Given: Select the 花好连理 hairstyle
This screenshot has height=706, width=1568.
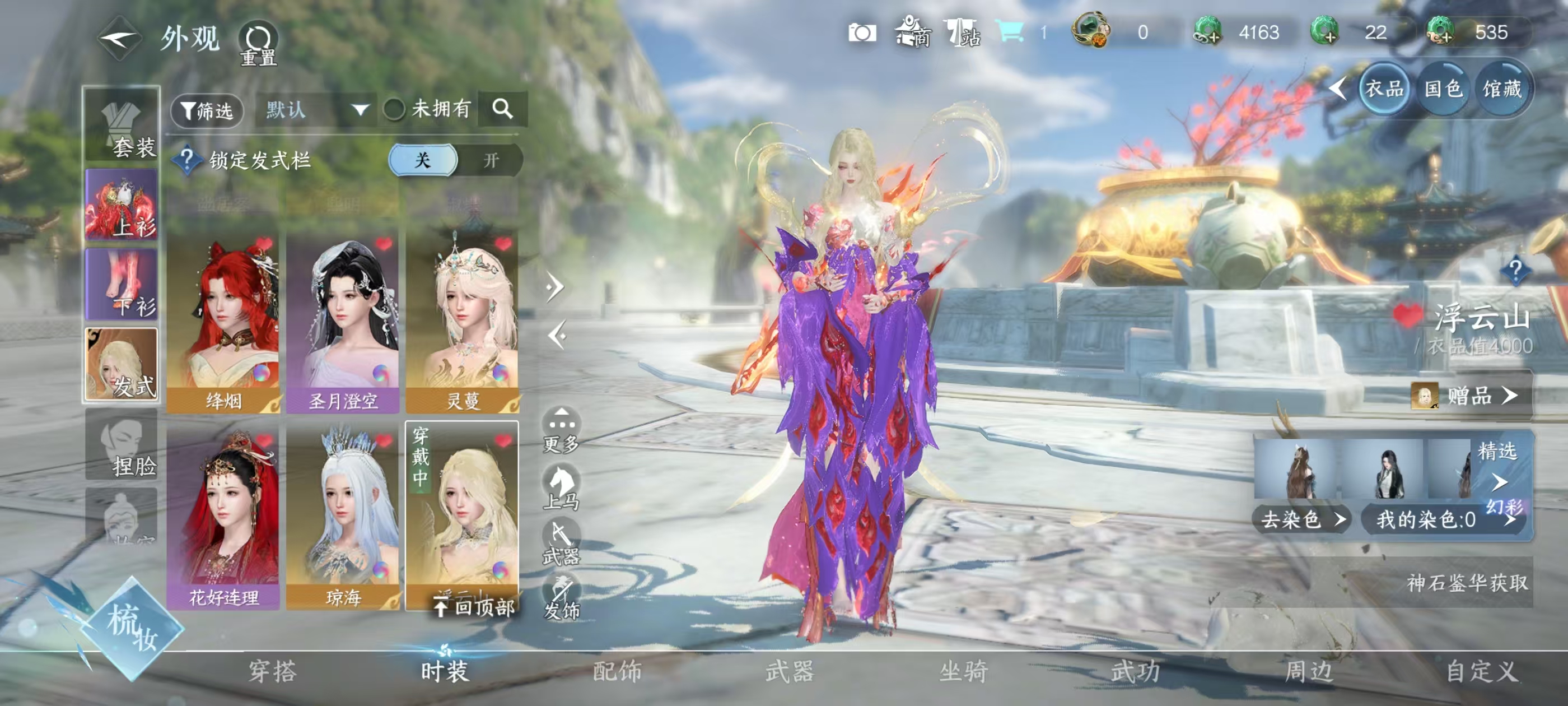Looking at the screenshot, I should (223, 519).
